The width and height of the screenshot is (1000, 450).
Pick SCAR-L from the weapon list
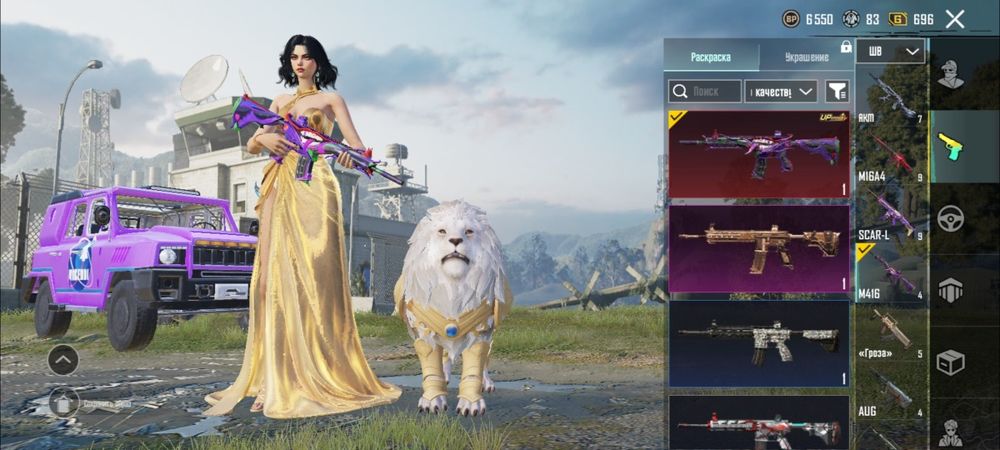tap(890, 212)
